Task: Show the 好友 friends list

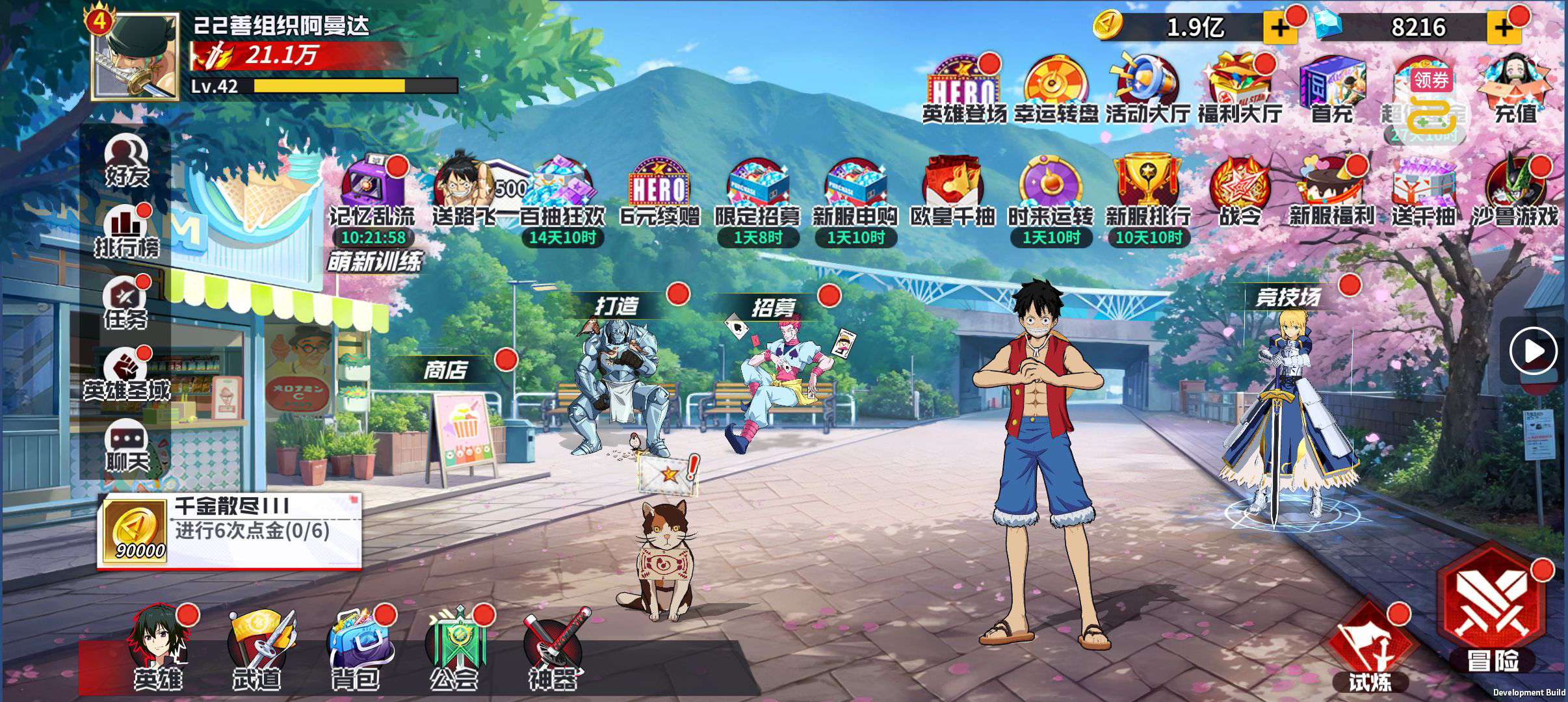Action: (x=127, y=161)
